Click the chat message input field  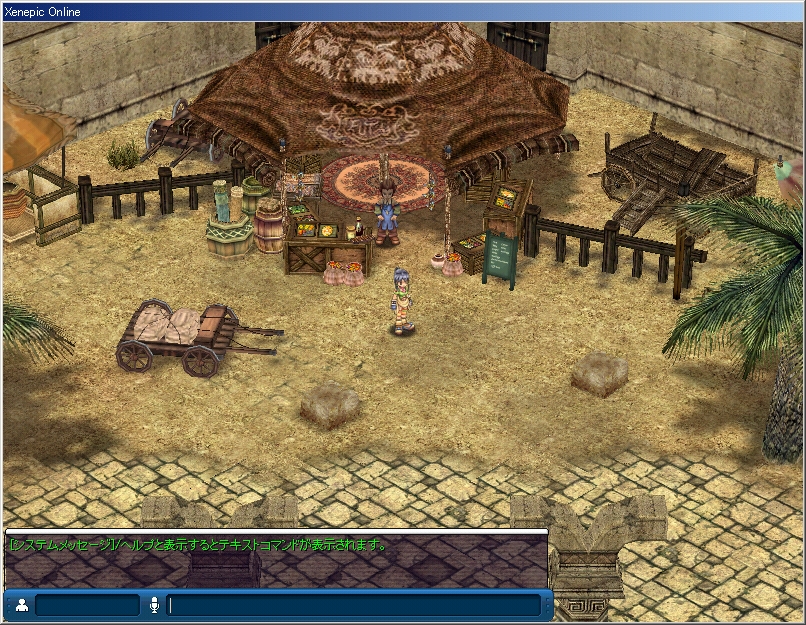click(355, 605)
